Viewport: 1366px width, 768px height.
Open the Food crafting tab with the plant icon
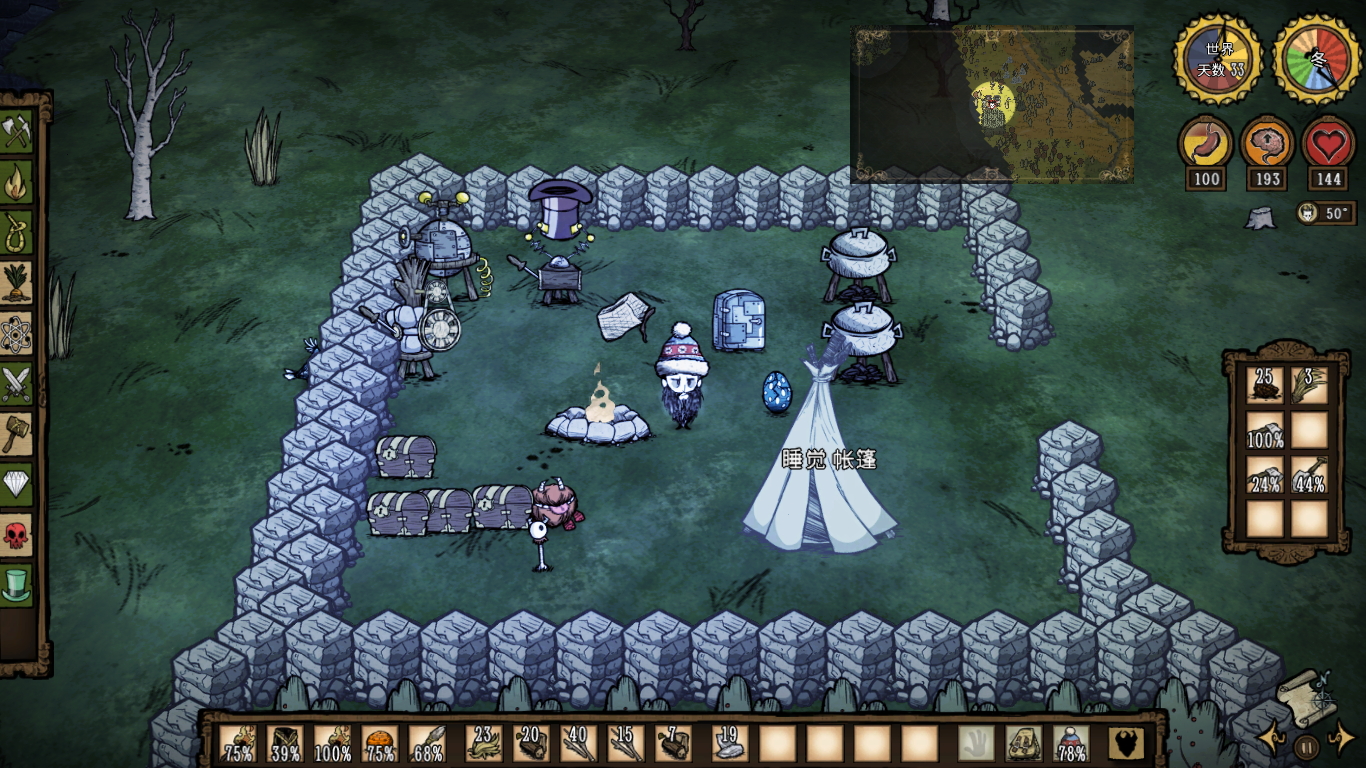coord(17,283)
